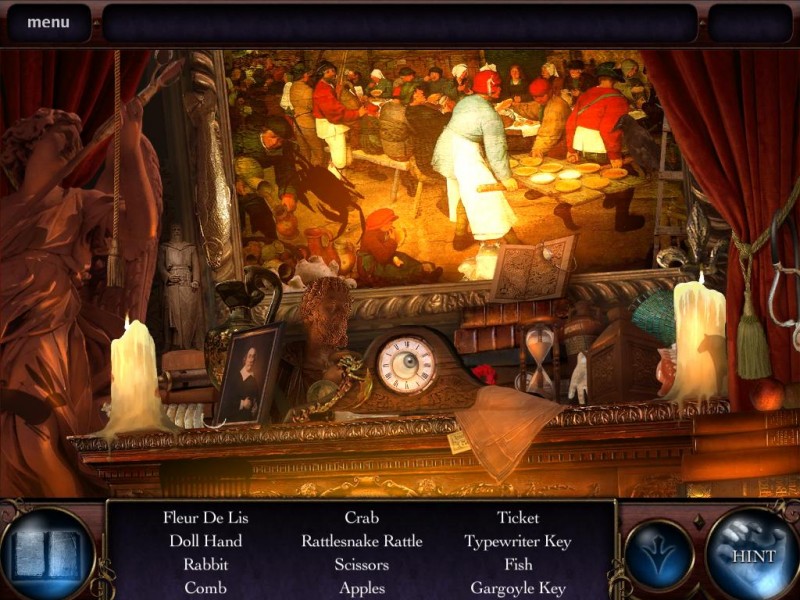Use the HINT orb
The width and height of the screenshot is (800, 600).
pos(751,552)
